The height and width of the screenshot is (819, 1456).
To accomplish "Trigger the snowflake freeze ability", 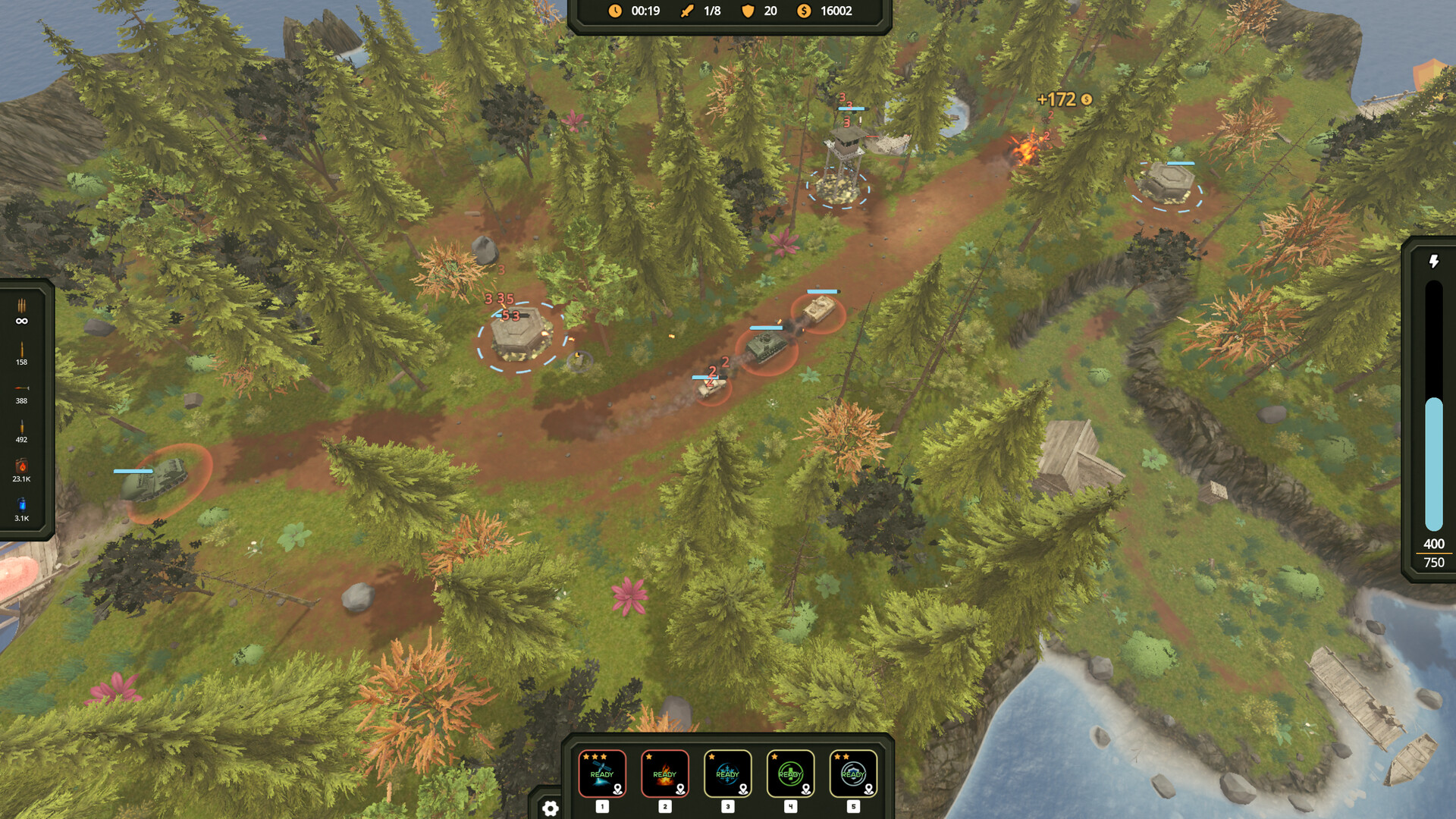I will tap(727, 773).
